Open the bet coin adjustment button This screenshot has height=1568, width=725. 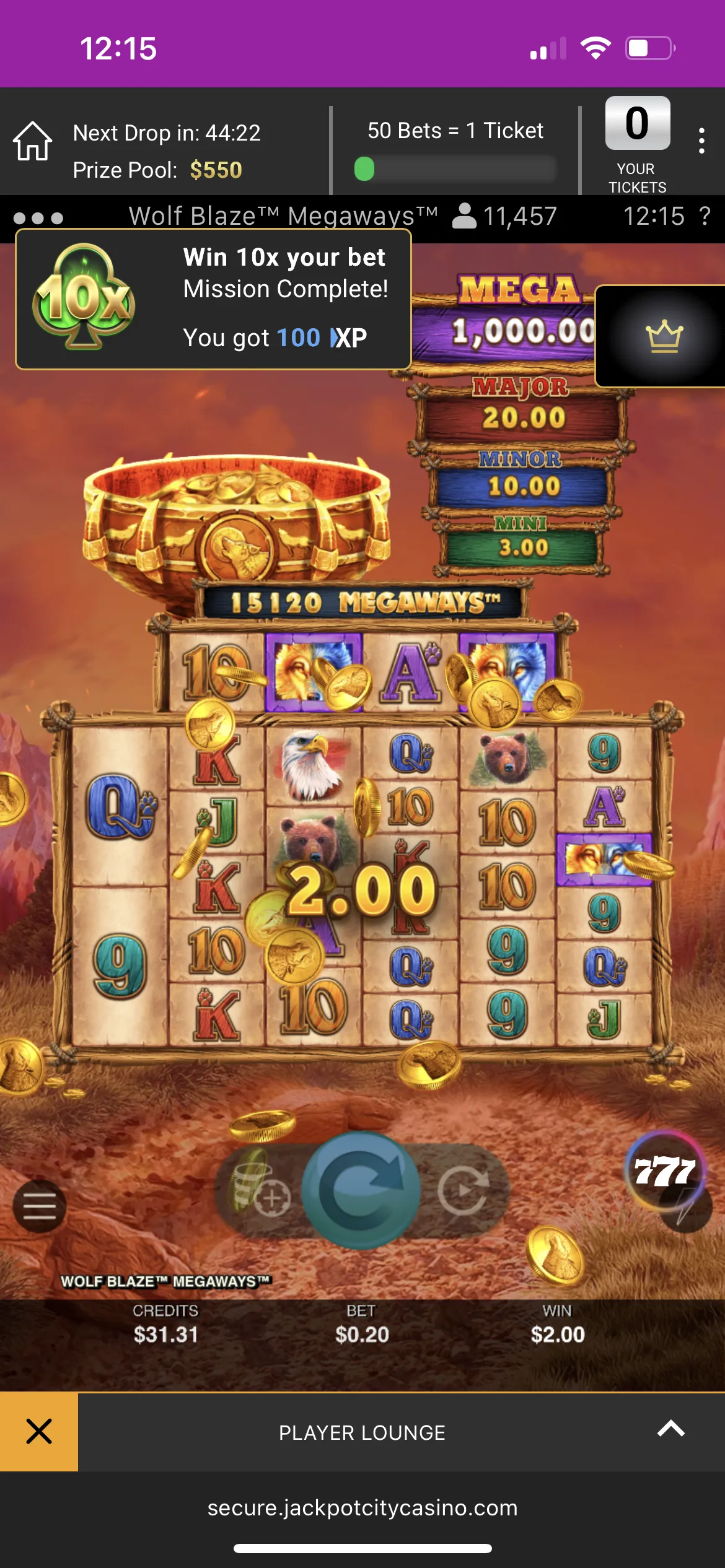pyautogui.click(x=260, y=1189)
